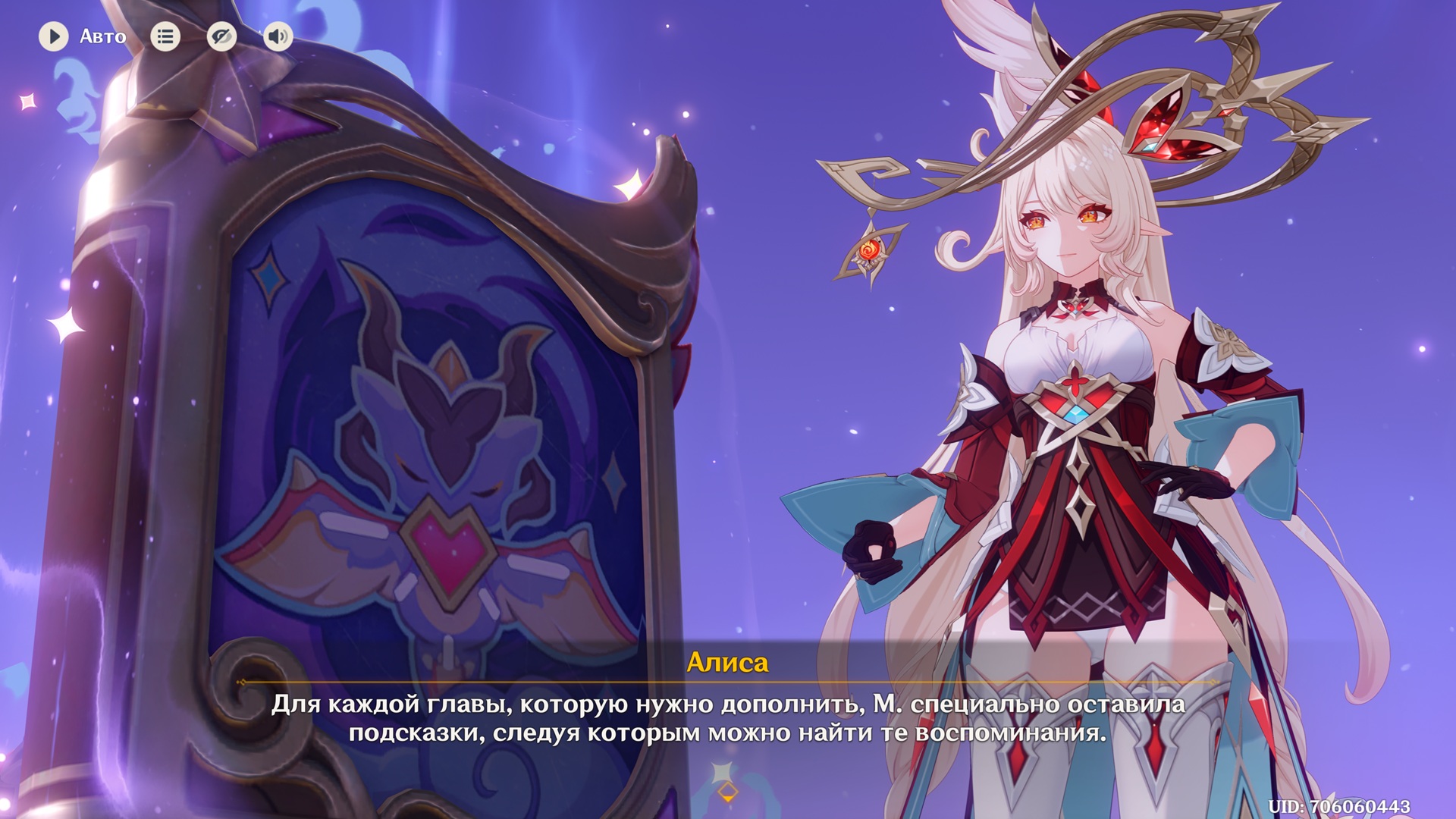Open the dialogue history log
This screenshot has height=819, width=1456.
(x=165, y=36)
